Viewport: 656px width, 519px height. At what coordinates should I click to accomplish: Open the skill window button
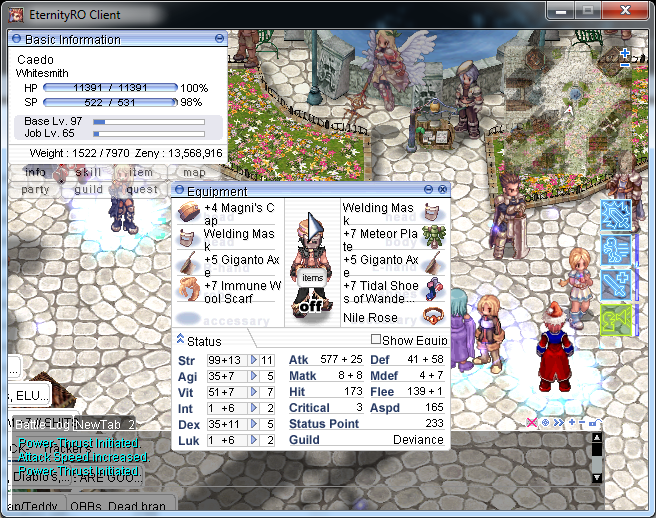coord(88,172)
